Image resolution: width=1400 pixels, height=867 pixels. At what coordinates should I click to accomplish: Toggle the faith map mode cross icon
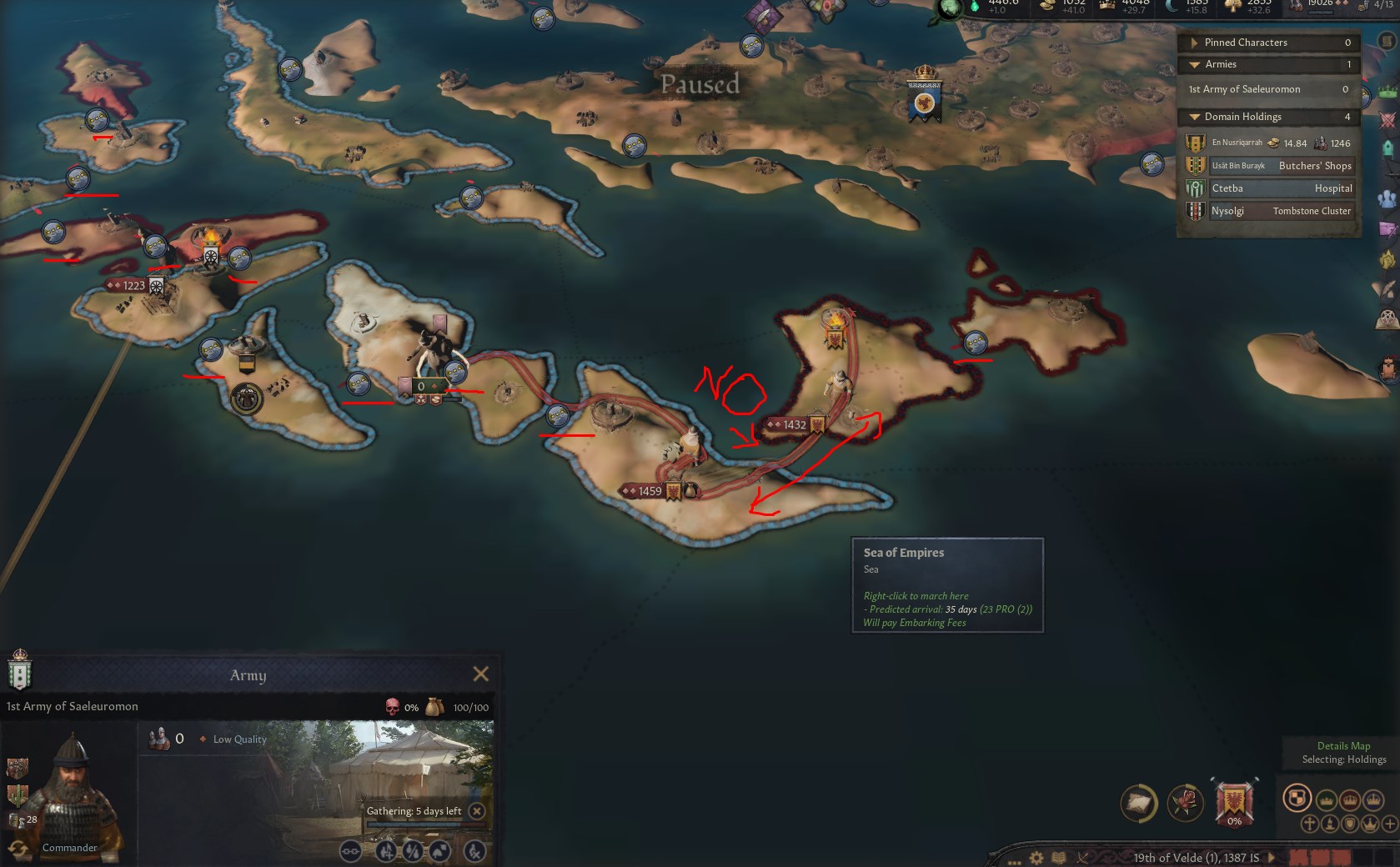click(1311, 824)
